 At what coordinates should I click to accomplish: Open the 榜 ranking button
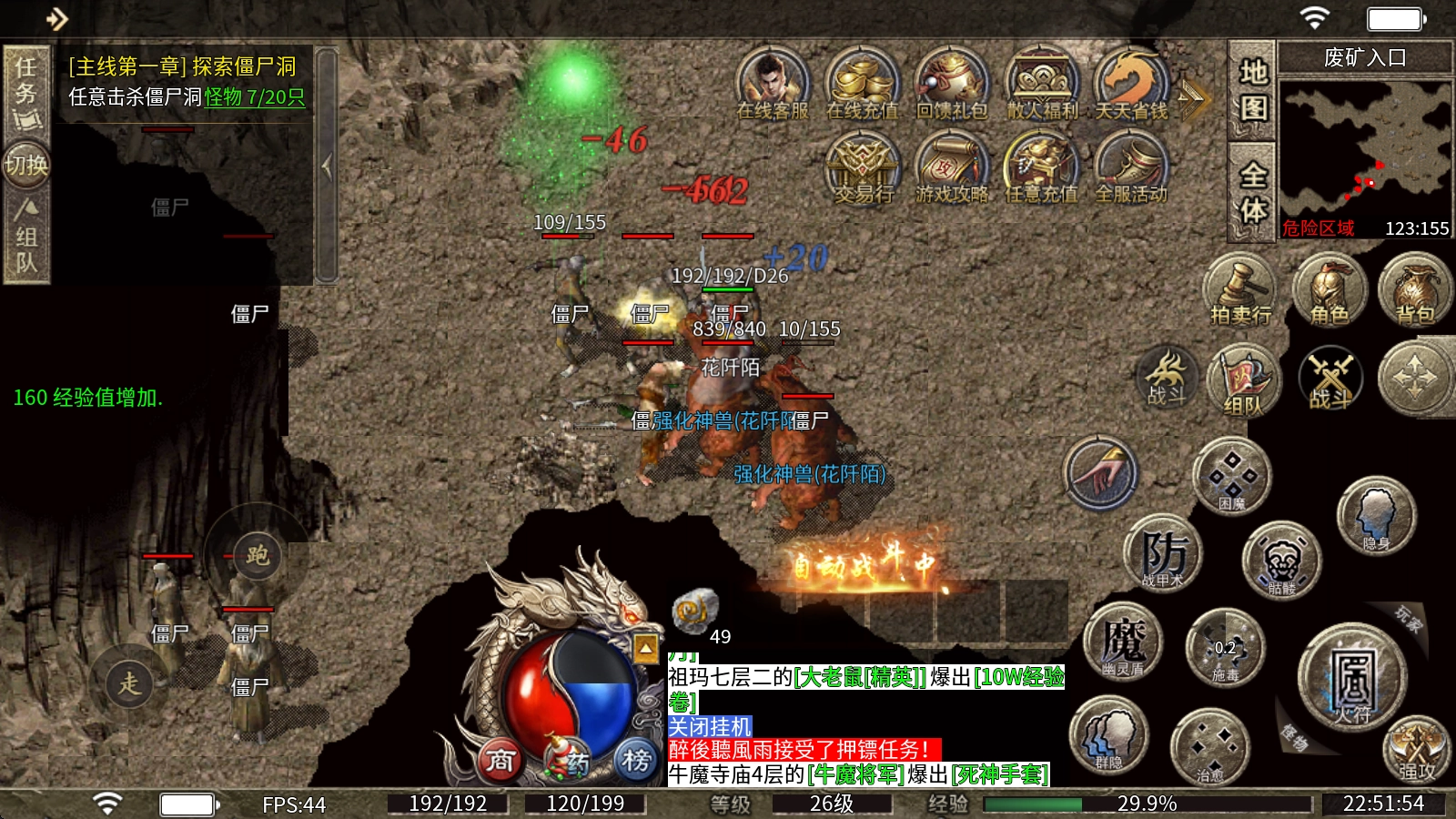point(636,760)
